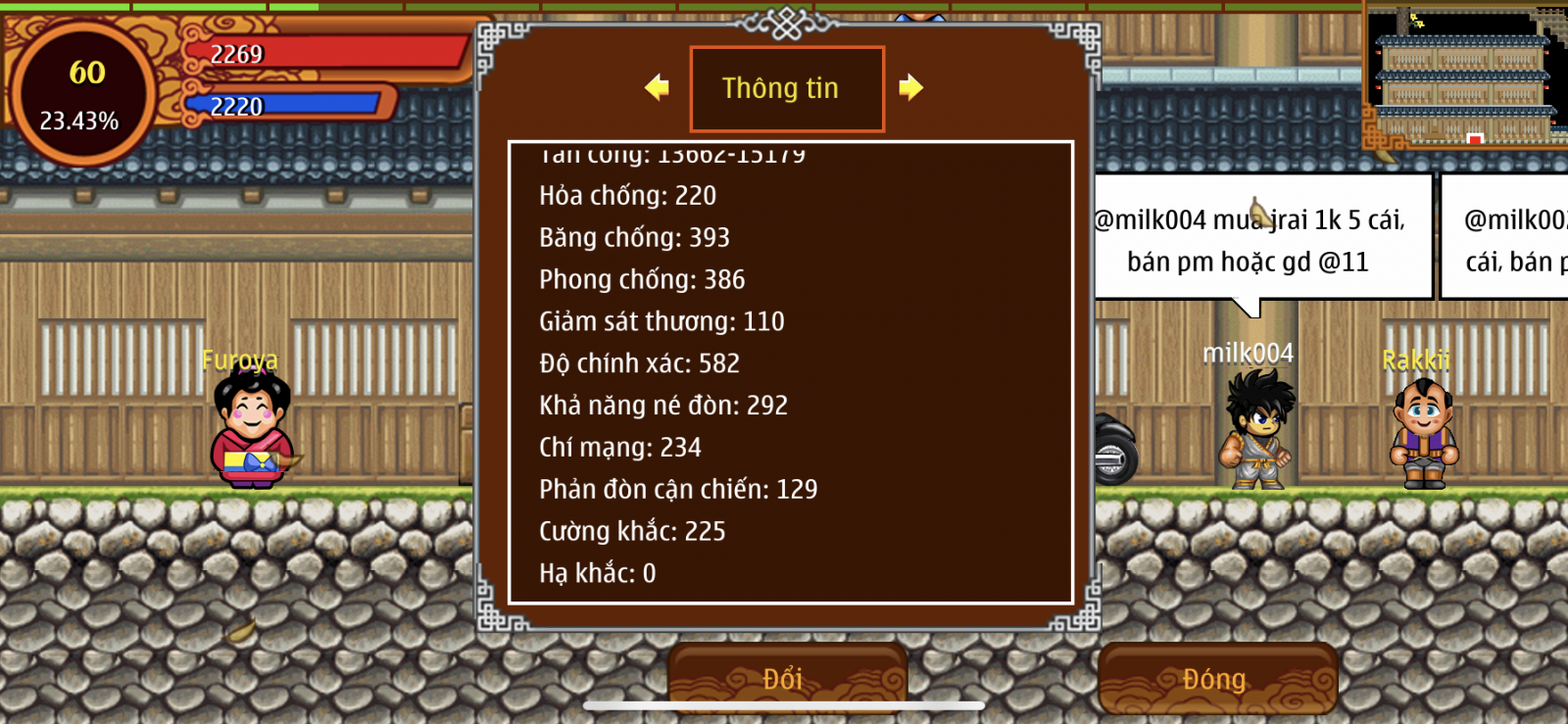Go to next panel with right yellow arrow
Screen dimensions: 1568x724
point(911,88)
